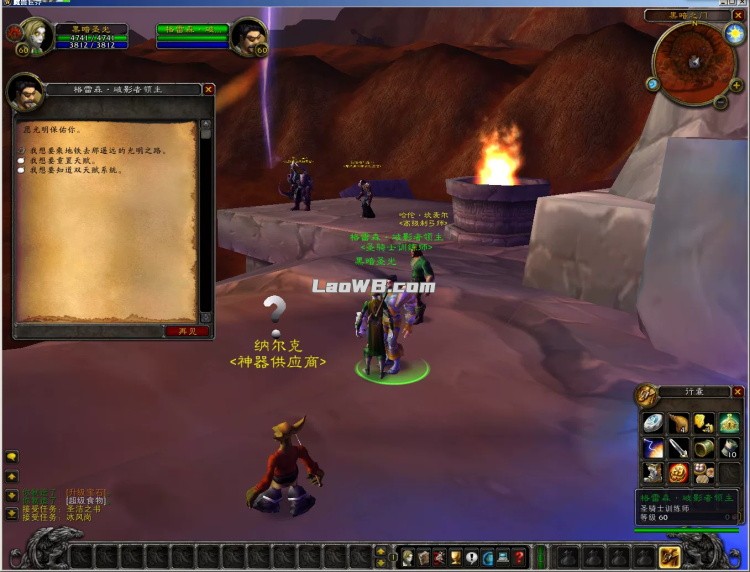750x572 pixels.
Task: Select the lightning bolt item in the bag
Action: (x=653, y=448)
